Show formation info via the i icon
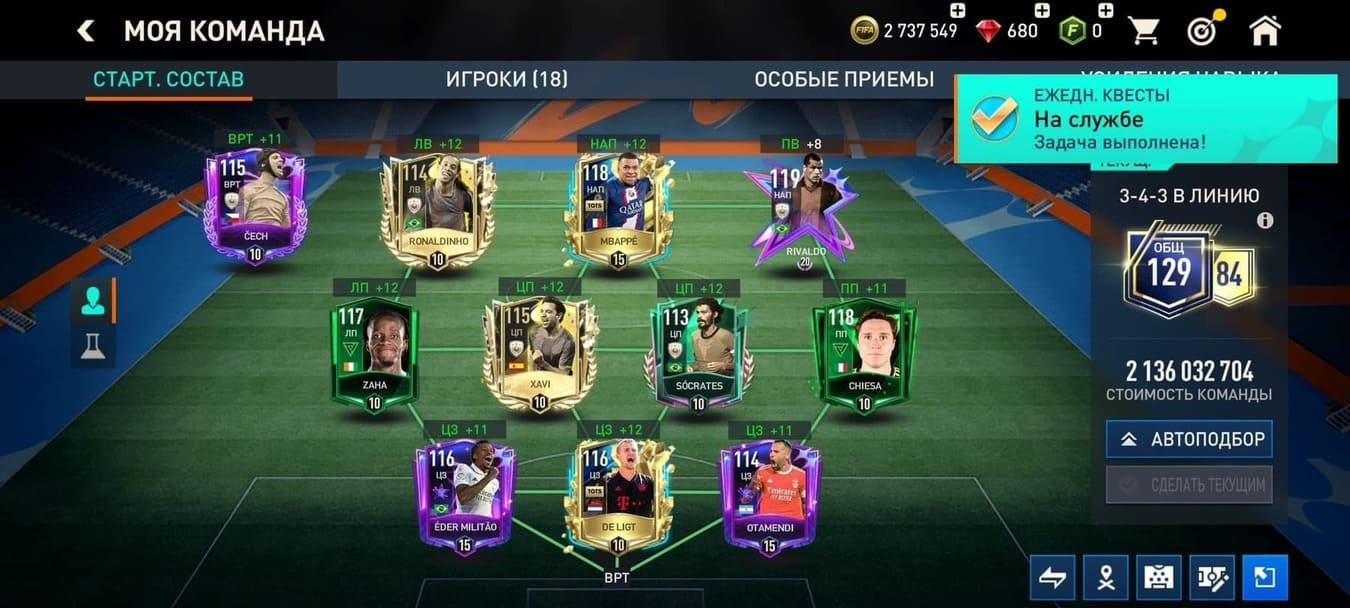This screenshot has width=1350, height=608. (1265, 221)
